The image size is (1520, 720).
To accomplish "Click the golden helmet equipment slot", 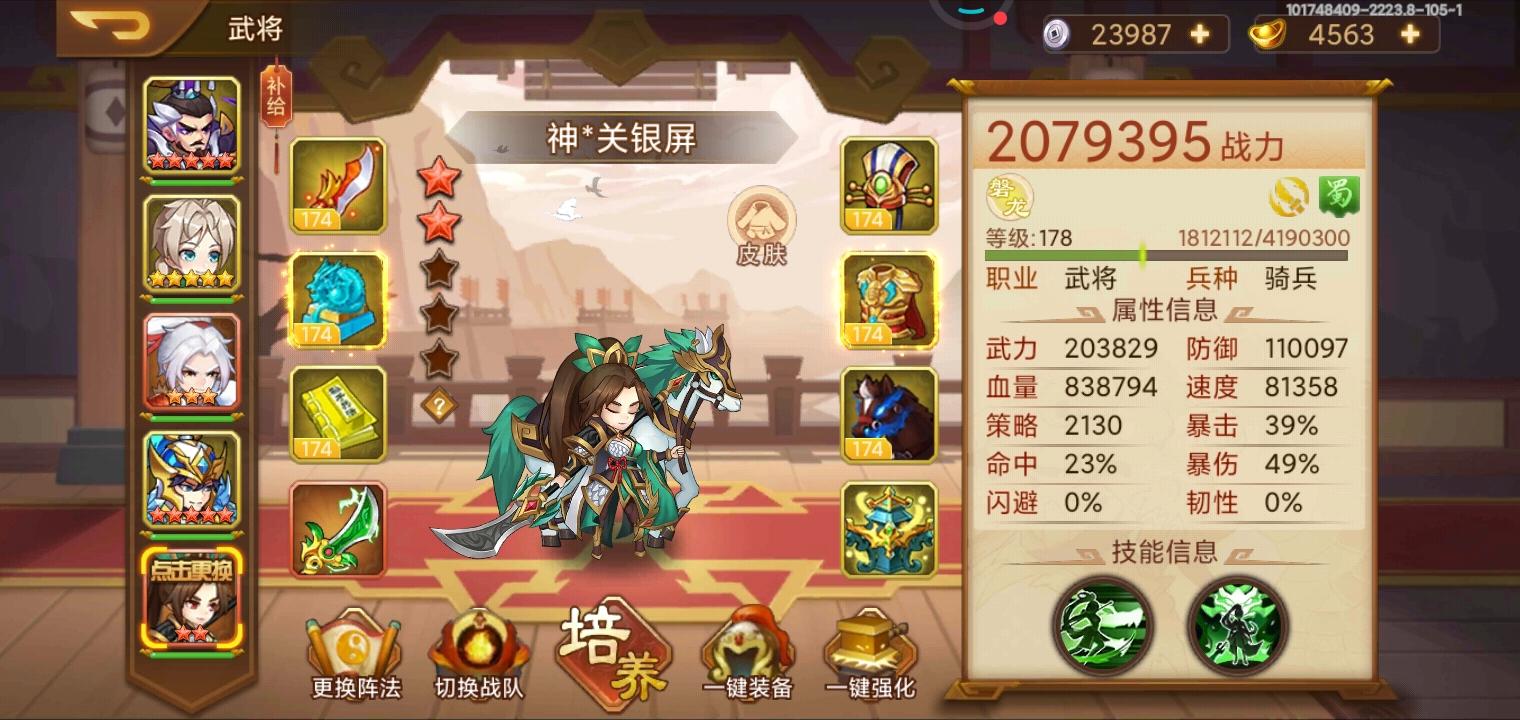I will tap(888, 185).
